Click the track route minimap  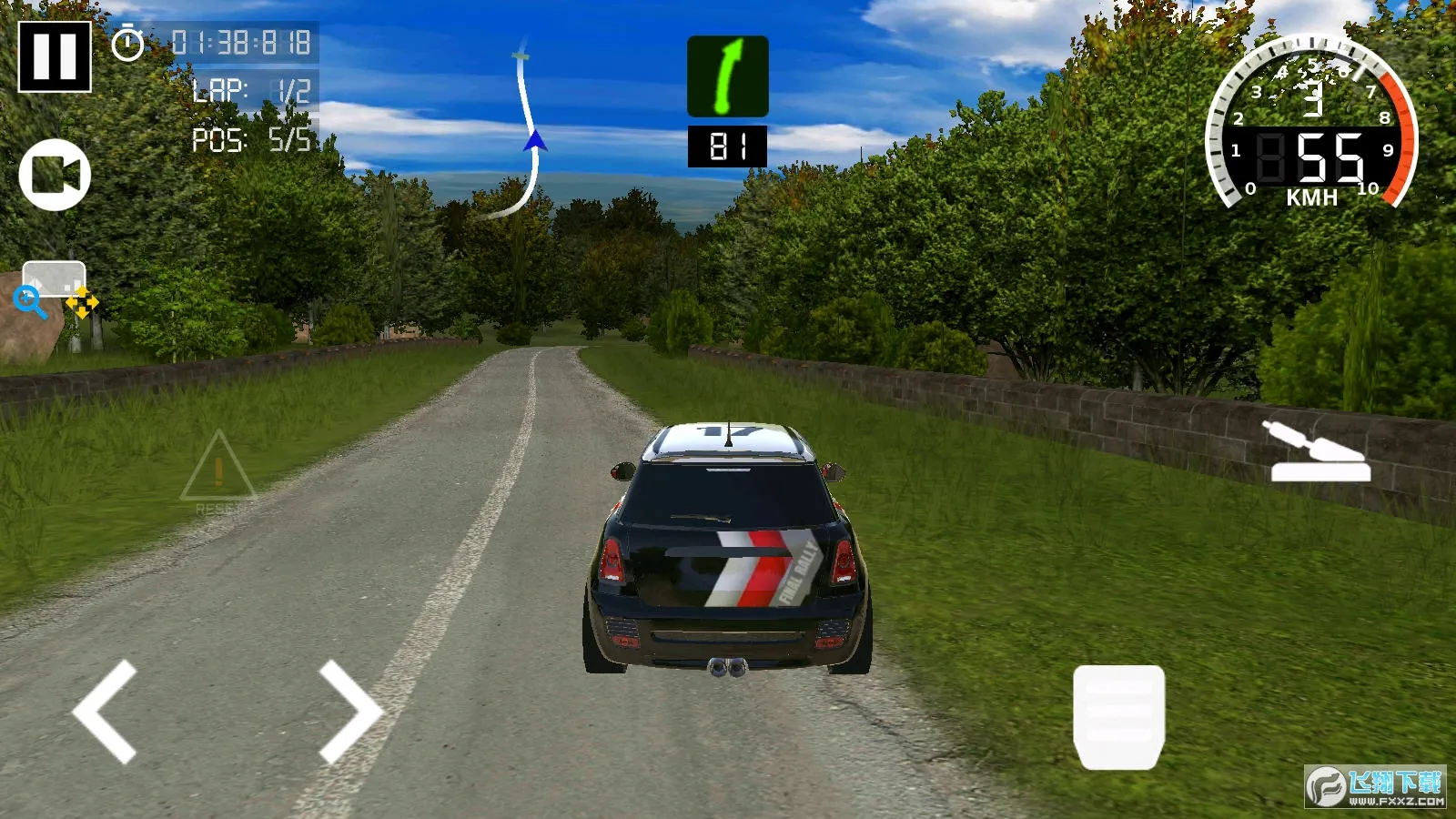pos(521,132)
